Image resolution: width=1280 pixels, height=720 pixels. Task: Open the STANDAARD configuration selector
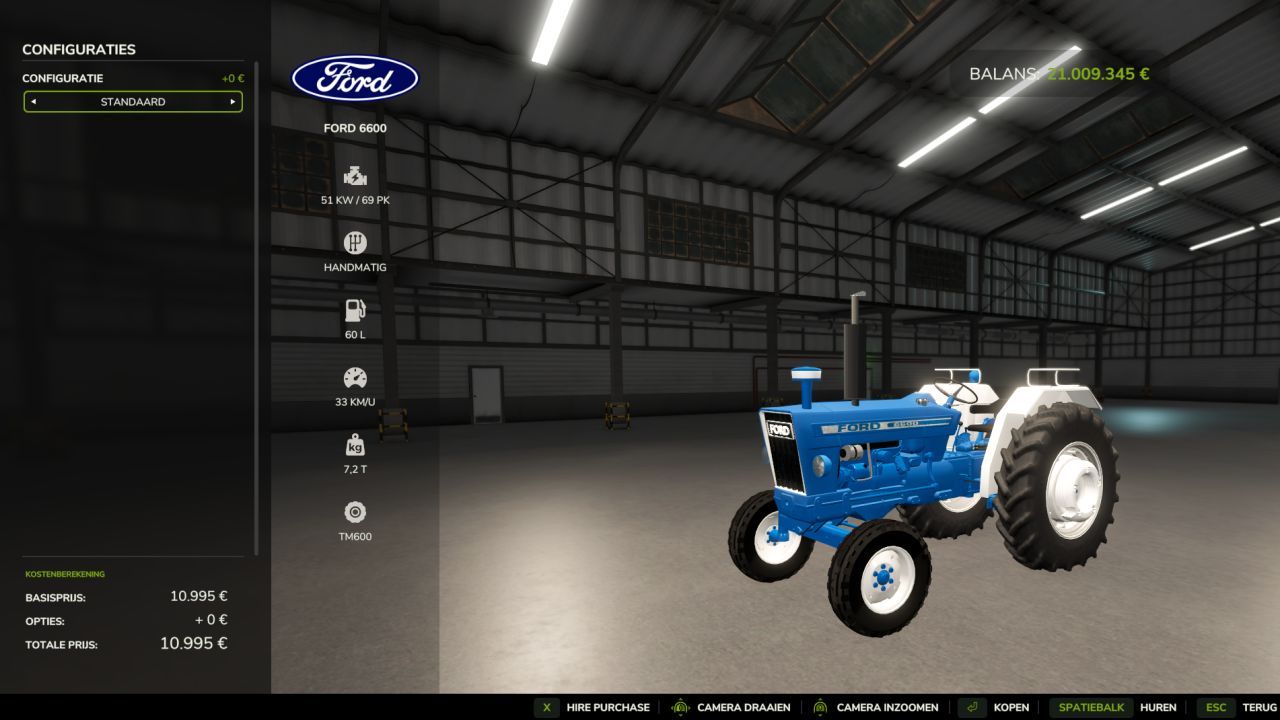(x=132, y=101)
